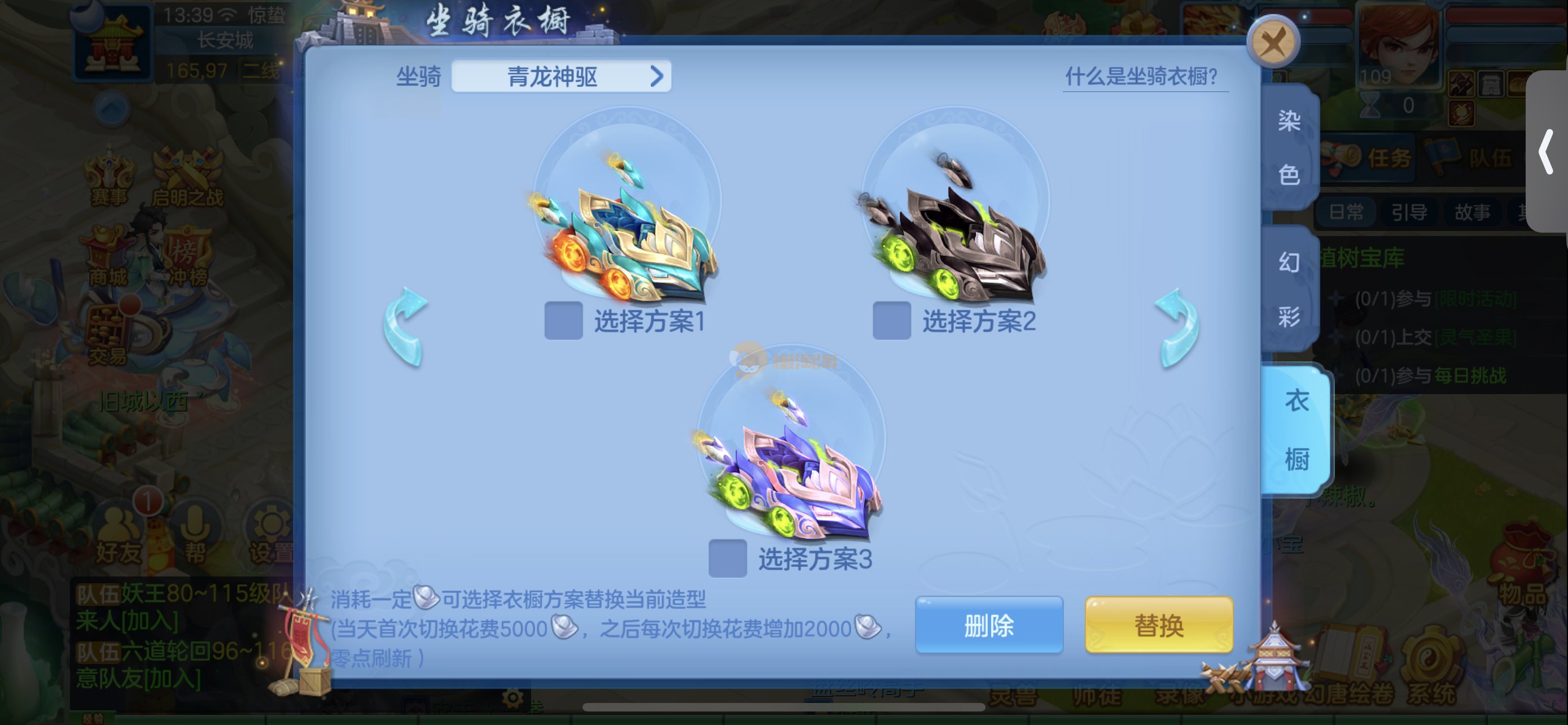Switch to the 染色 dyeing tab
Viewport: 1568px width, 725px height.
[x=1289, y=148]
